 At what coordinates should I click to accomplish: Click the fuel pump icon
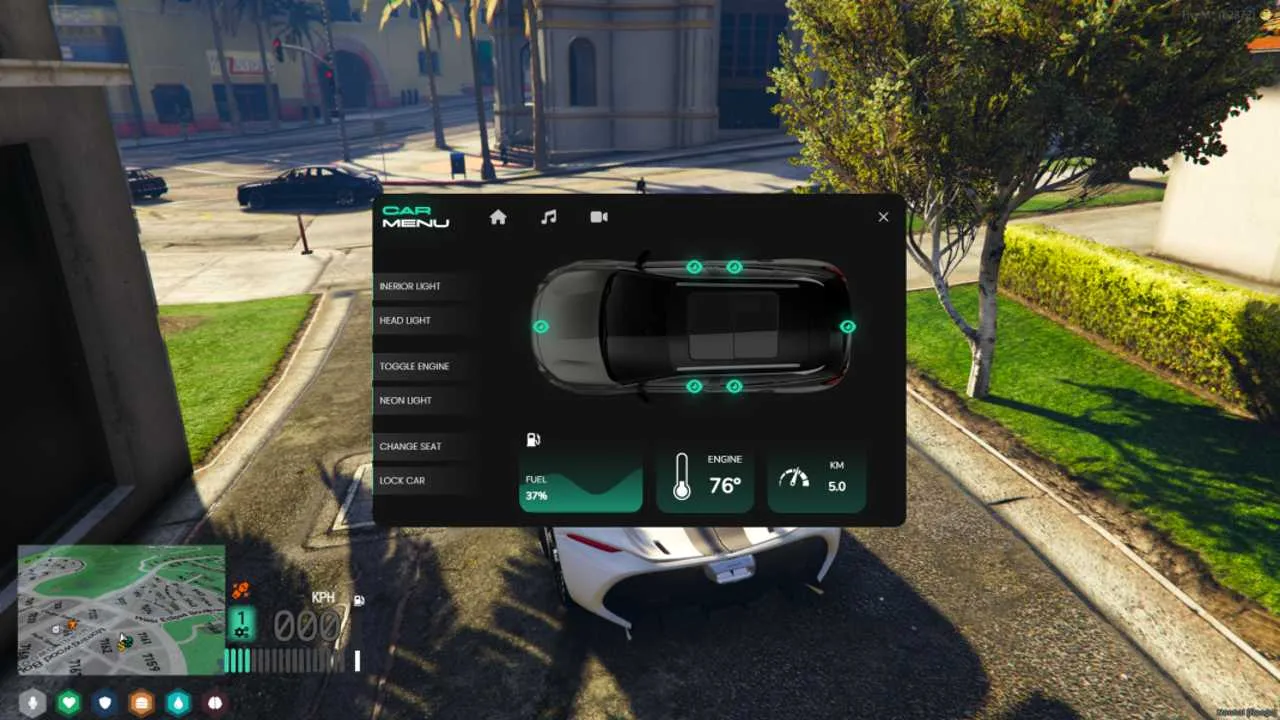tap(533, 439)
